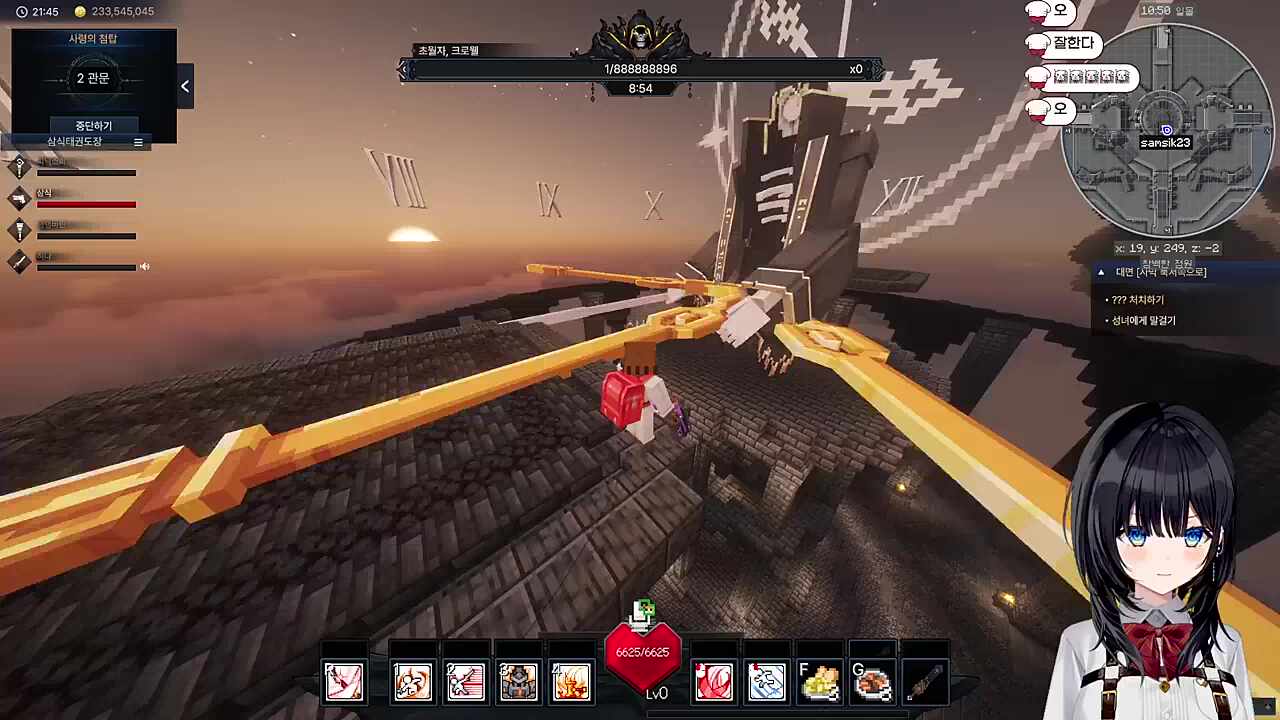Click the 중단하기 button

click(x=94, y=126)
